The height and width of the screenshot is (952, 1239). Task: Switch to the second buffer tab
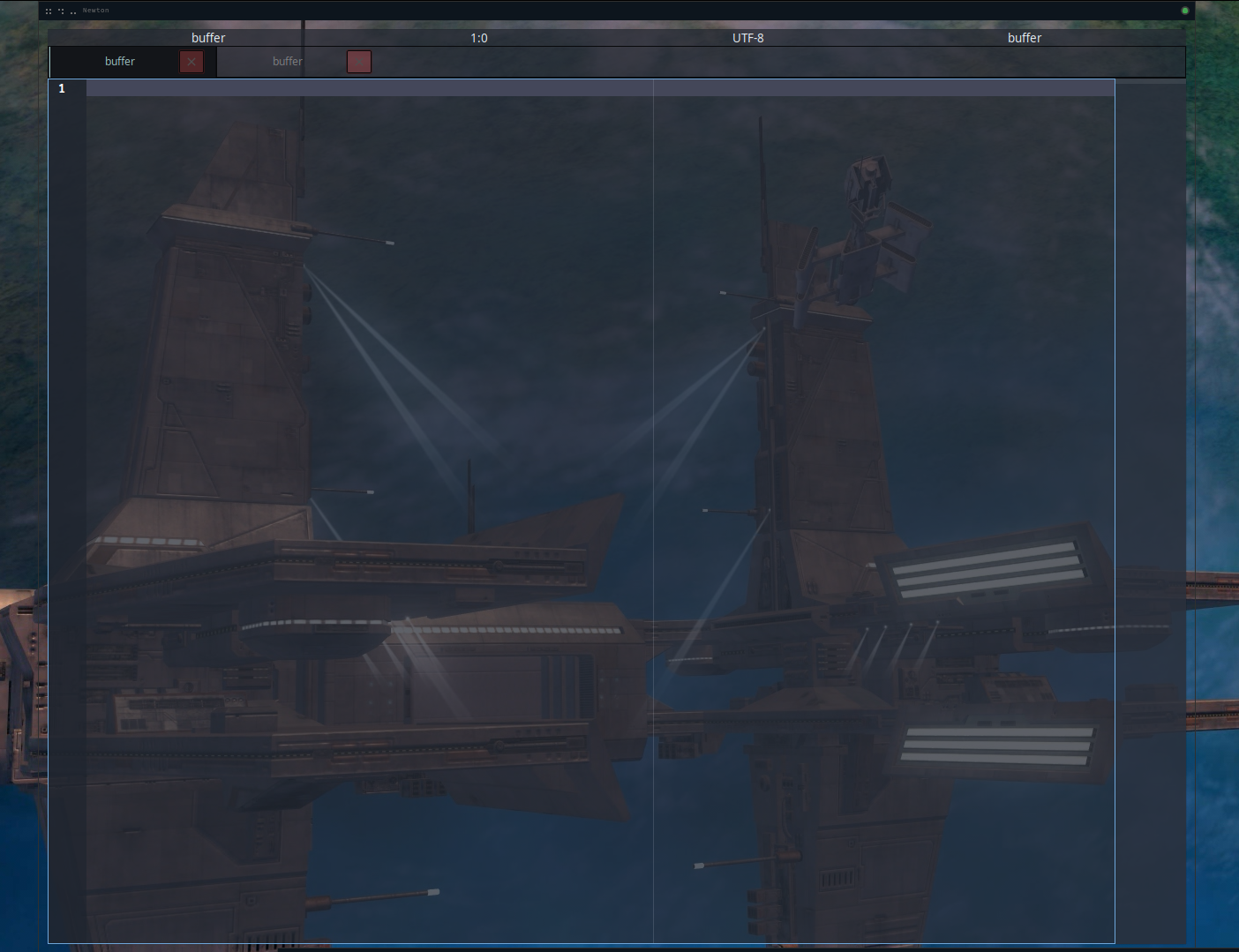(x=287, y=62)
